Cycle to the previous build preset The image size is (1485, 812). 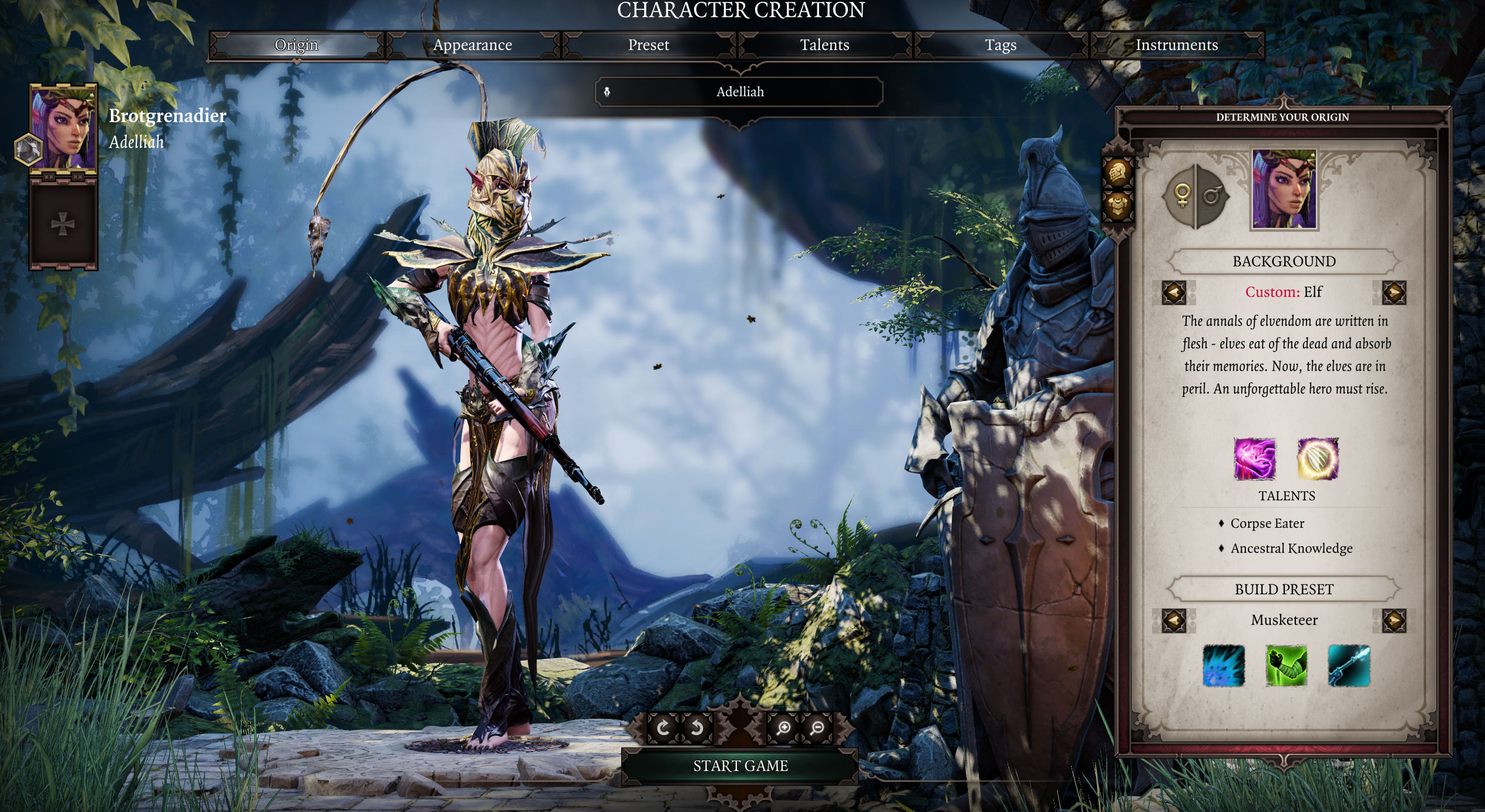[1174, 621]
